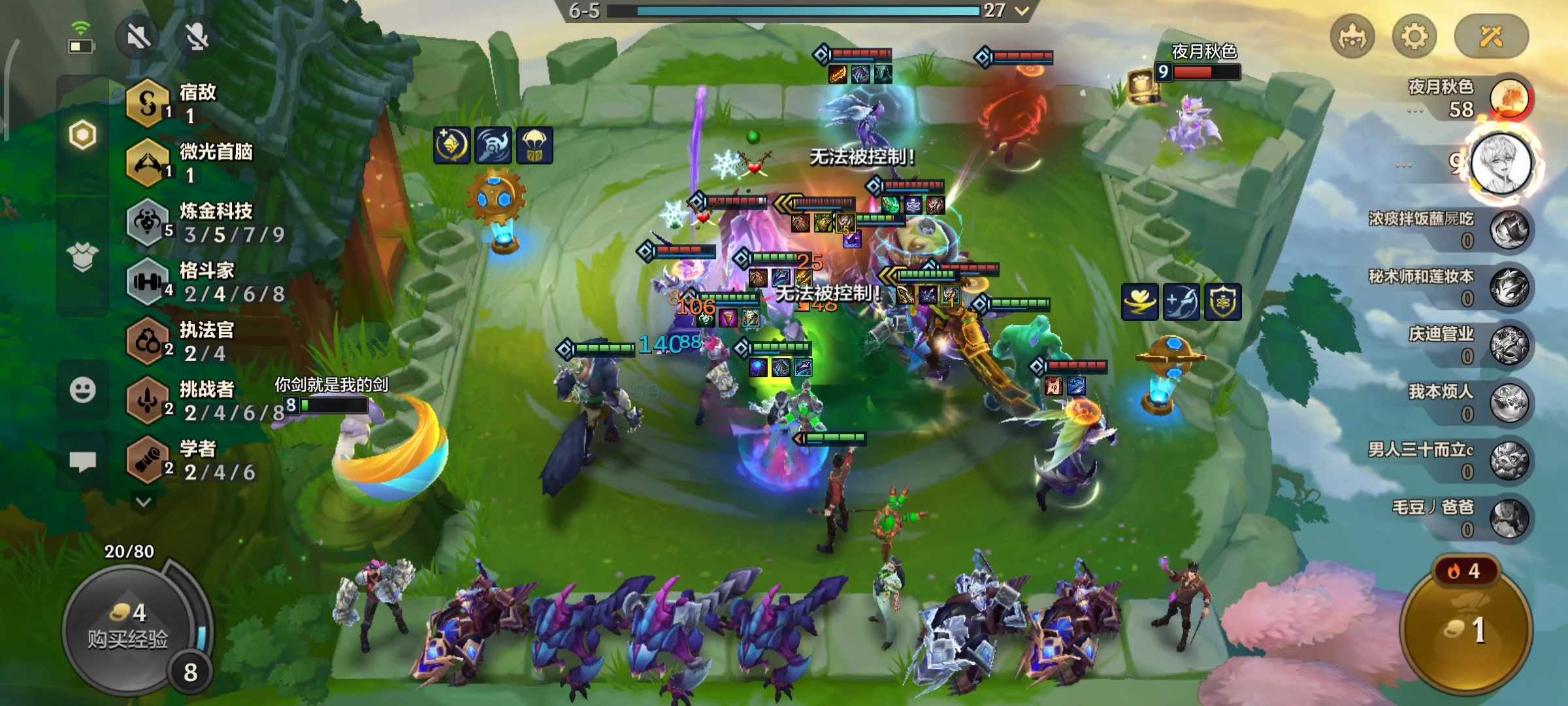This screenshot has width=1568, height=706.
Task: Open the crossed-swords combat stats button
Action: pyautogui.click(x=1491, y=37)
